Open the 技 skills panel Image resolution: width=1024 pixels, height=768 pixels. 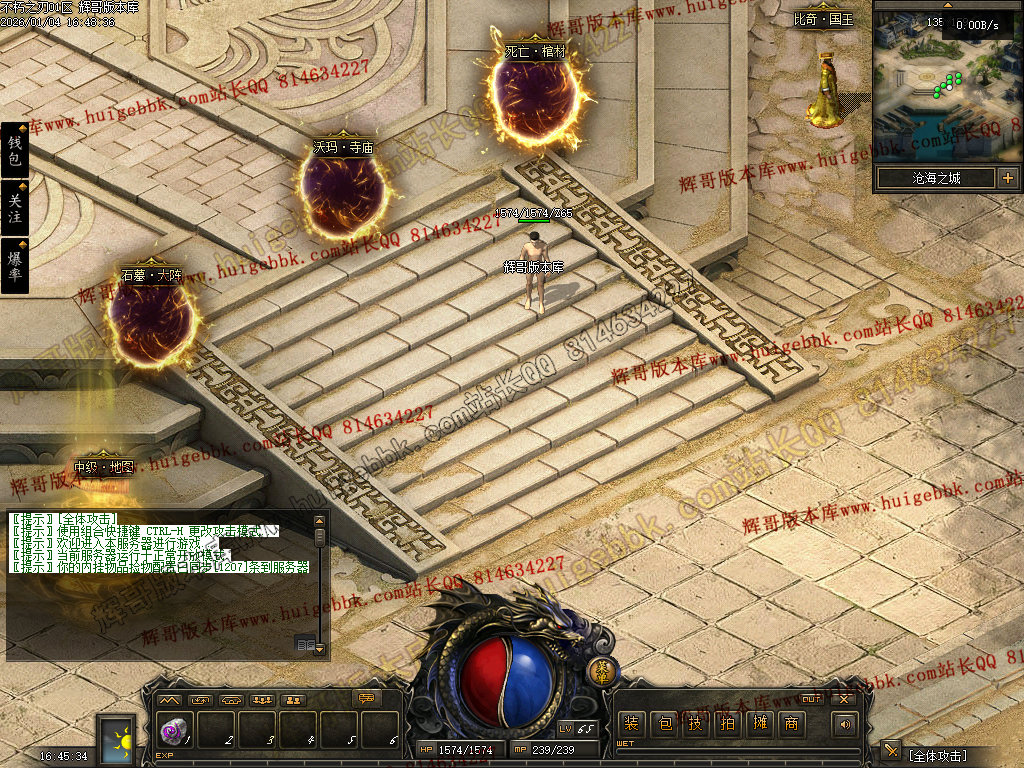[695, 723]
